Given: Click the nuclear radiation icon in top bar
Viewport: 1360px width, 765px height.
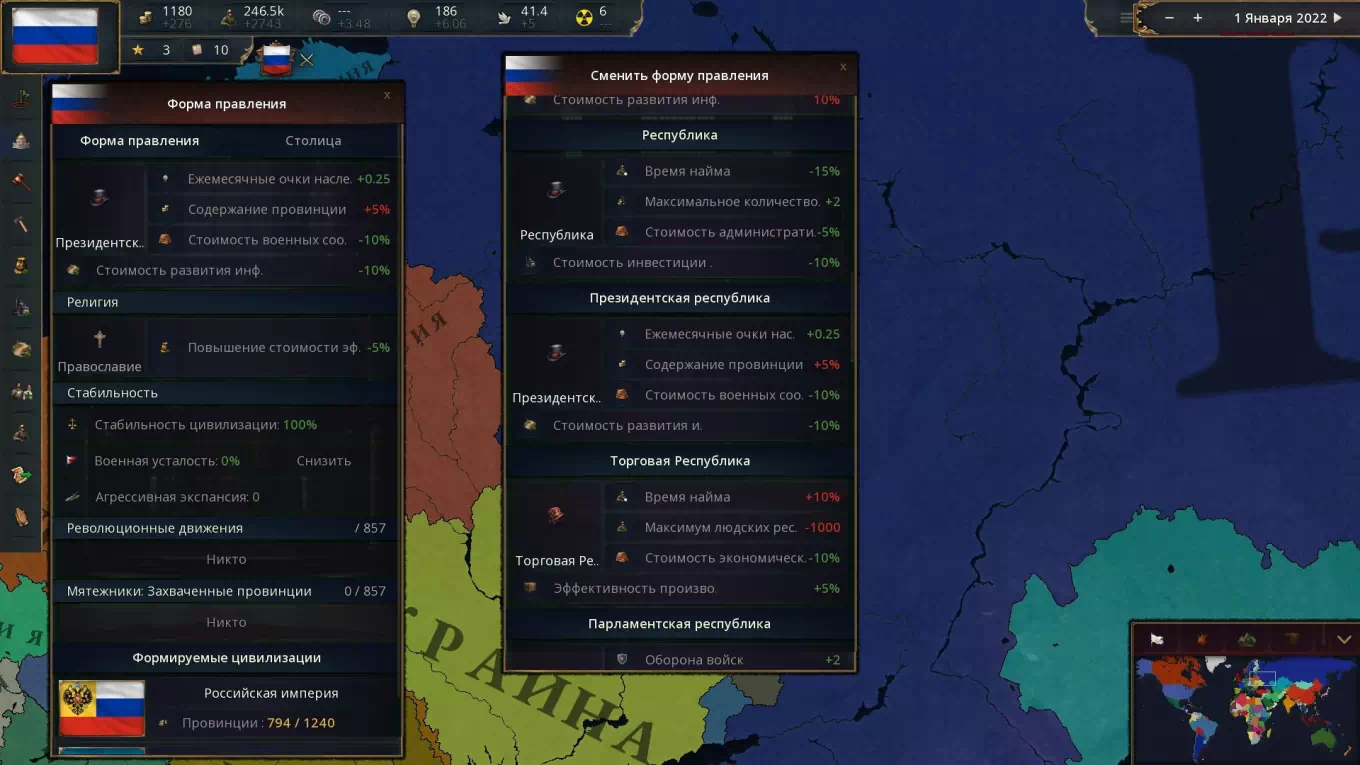Looking at the screenshot, I should coord(585,17).
